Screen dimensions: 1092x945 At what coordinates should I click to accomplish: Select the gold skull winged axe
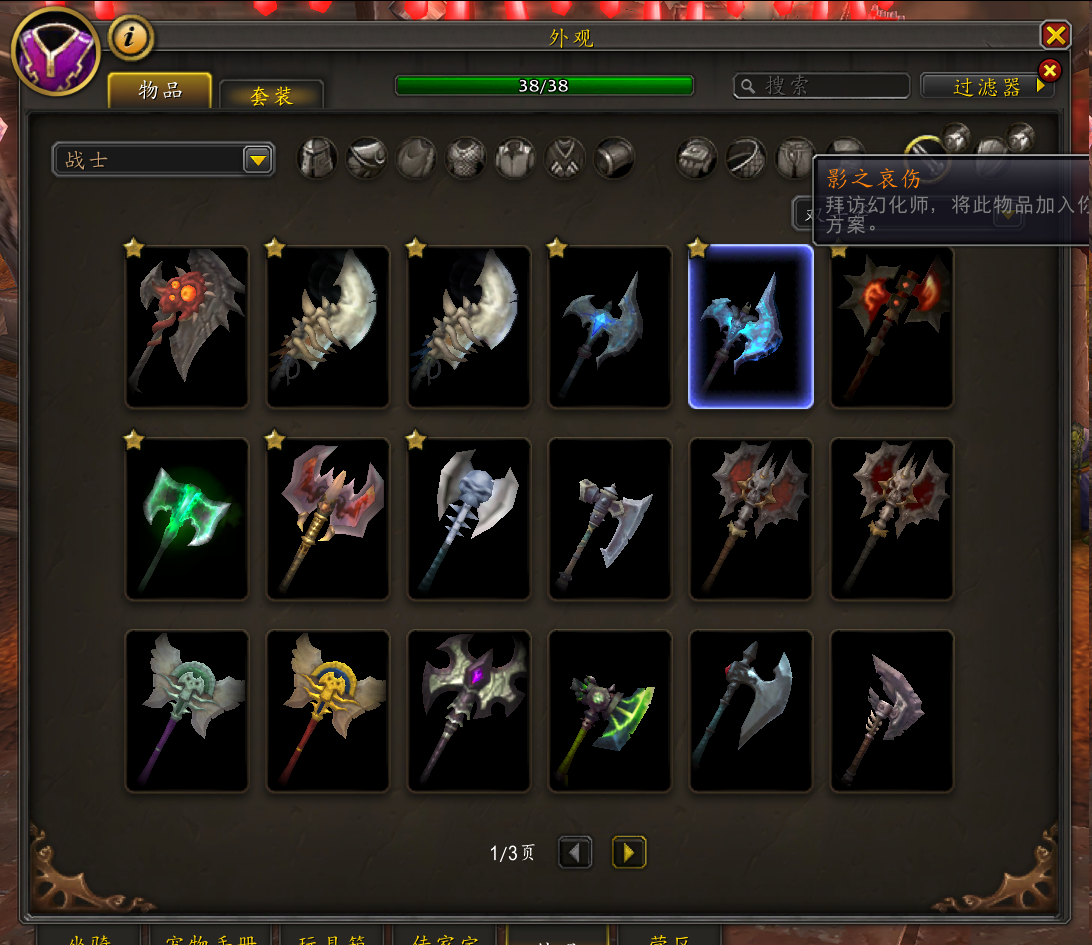coord(328,710)
